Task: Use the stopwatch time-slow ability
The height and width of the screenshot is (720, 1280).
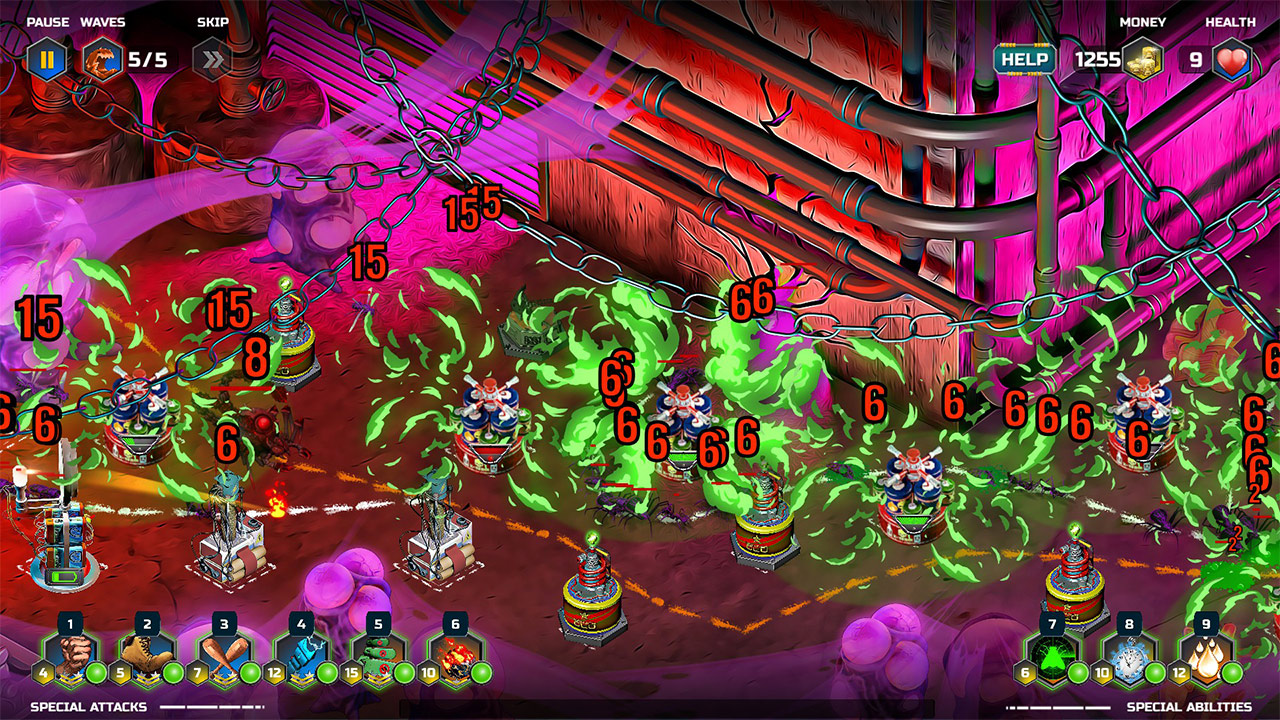Action: pos(1131,655)
